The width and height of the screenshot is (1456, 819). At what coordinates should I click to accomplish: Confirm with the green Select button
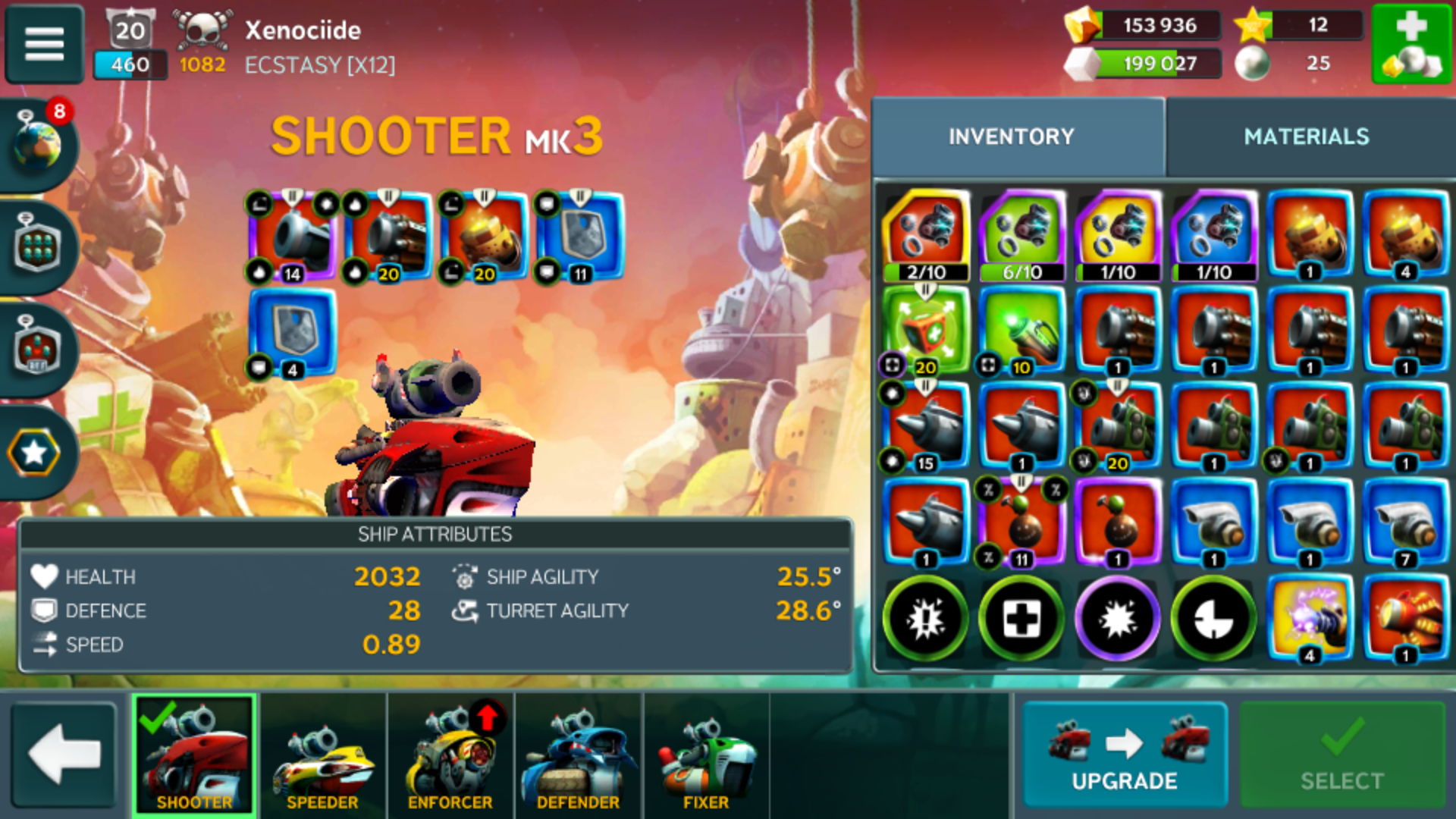click(x=1341, y=755)
